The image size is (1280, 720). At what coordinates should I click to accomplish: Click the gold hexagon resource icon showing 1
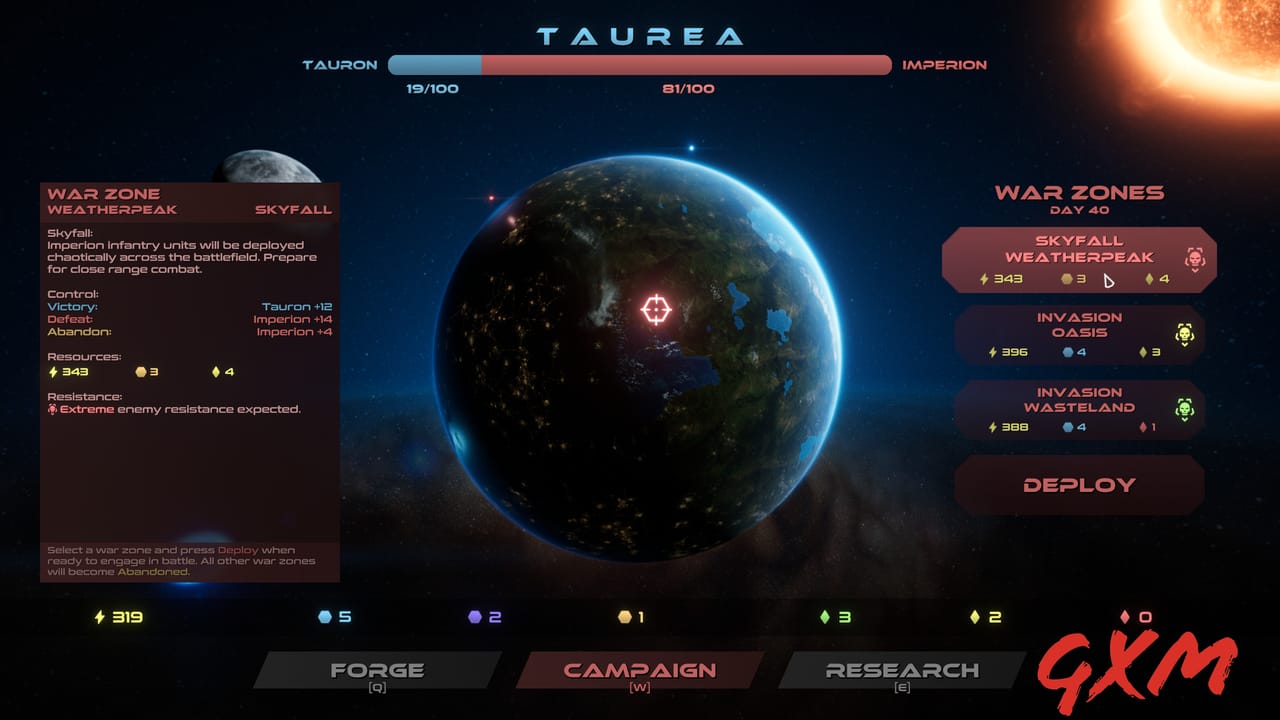click(x=626, y=618)
